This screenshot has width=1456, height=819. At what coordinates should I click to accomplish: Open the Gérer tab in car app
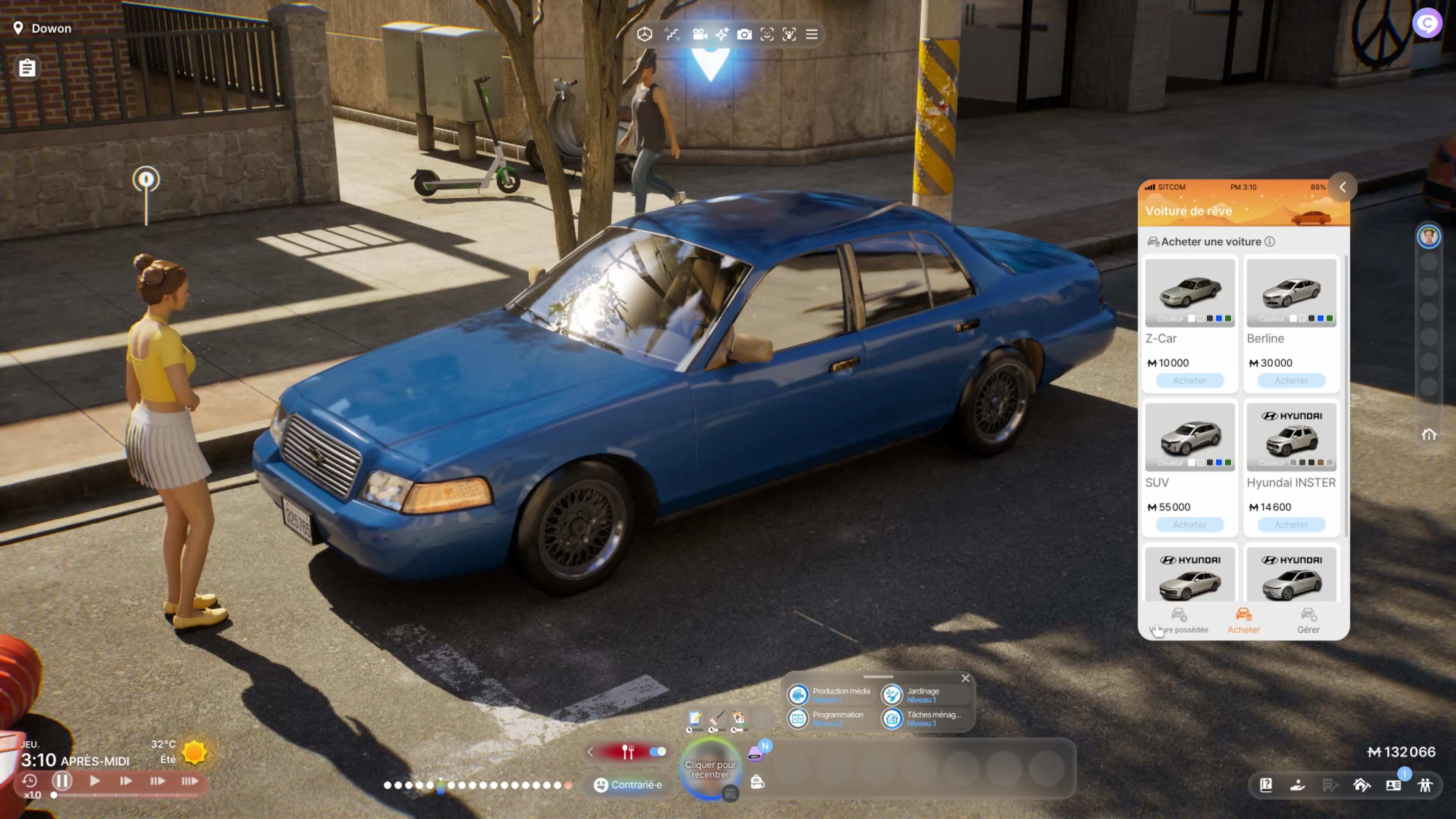pos(1308,621)
